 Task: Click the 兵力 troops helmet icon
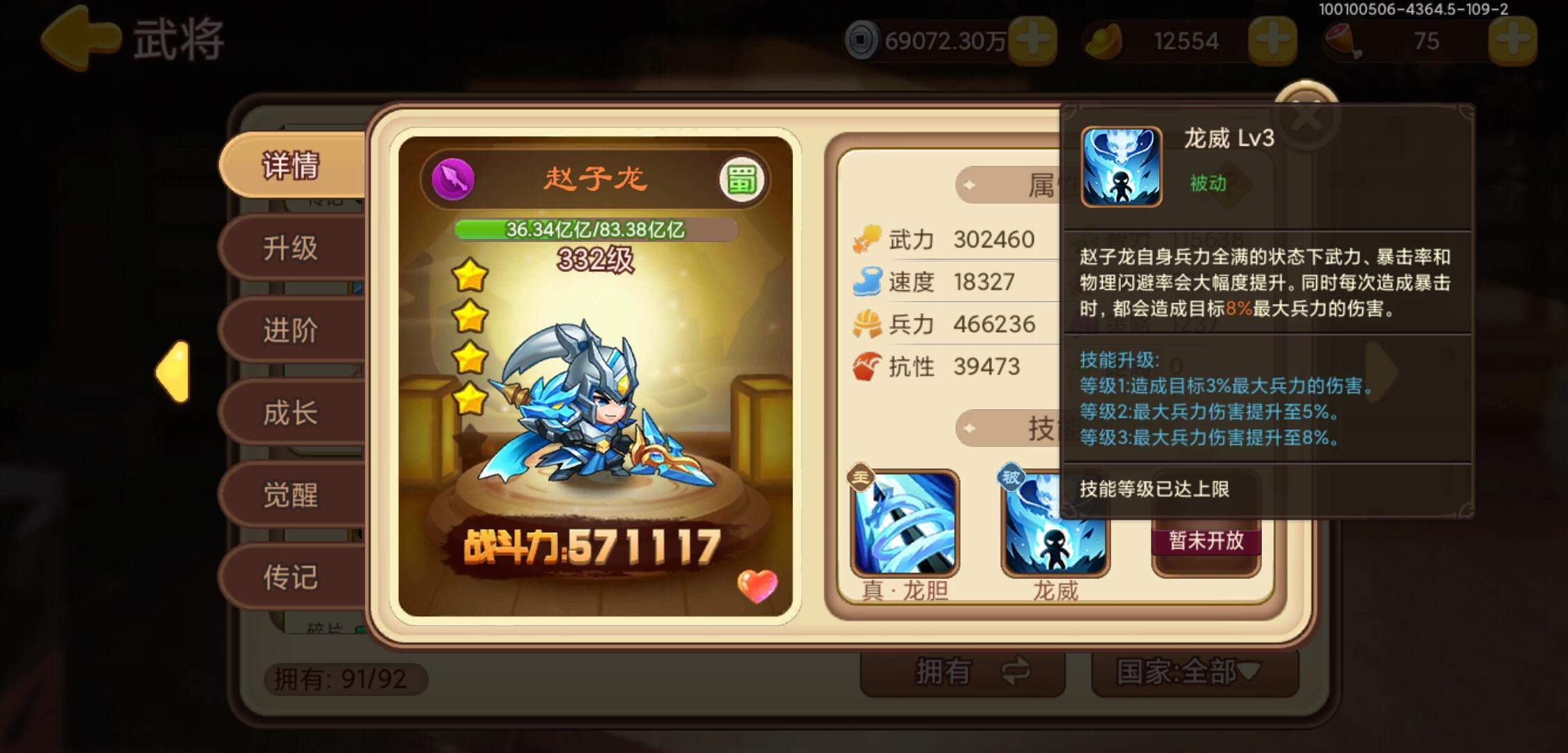point(868,324)
